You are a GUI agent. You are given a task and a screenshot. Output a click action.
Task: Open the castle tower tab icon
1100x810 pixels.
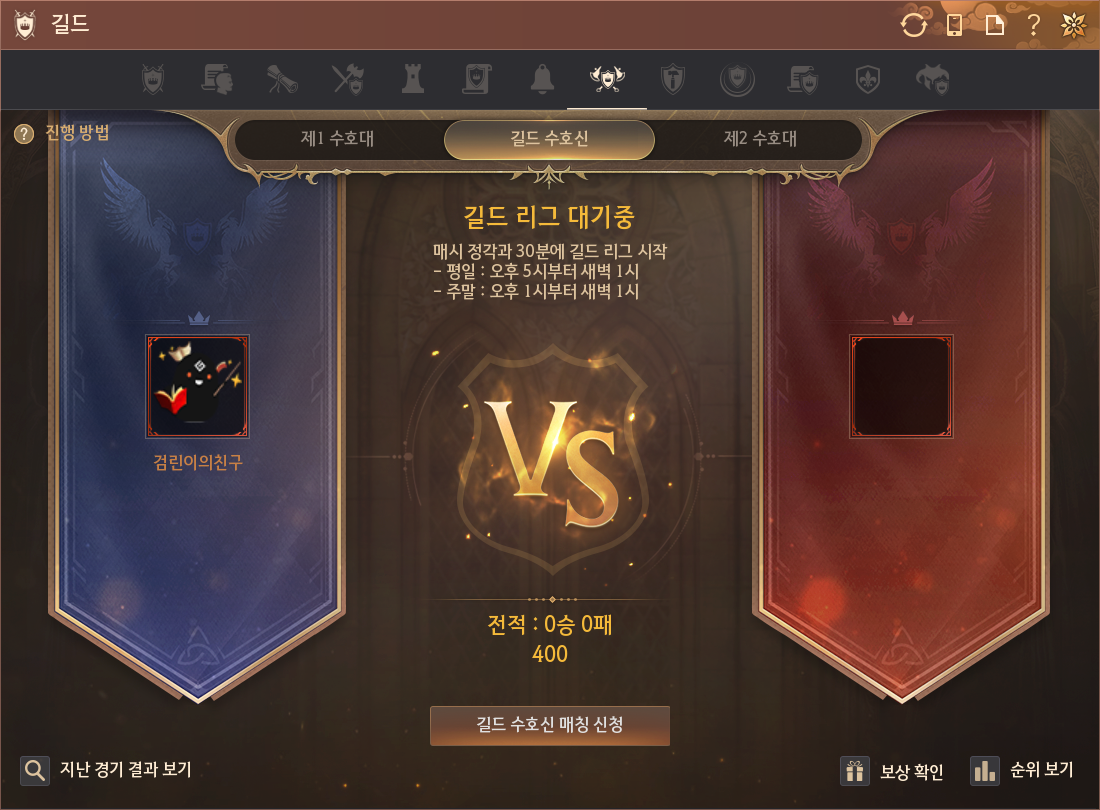click(412, 79)
